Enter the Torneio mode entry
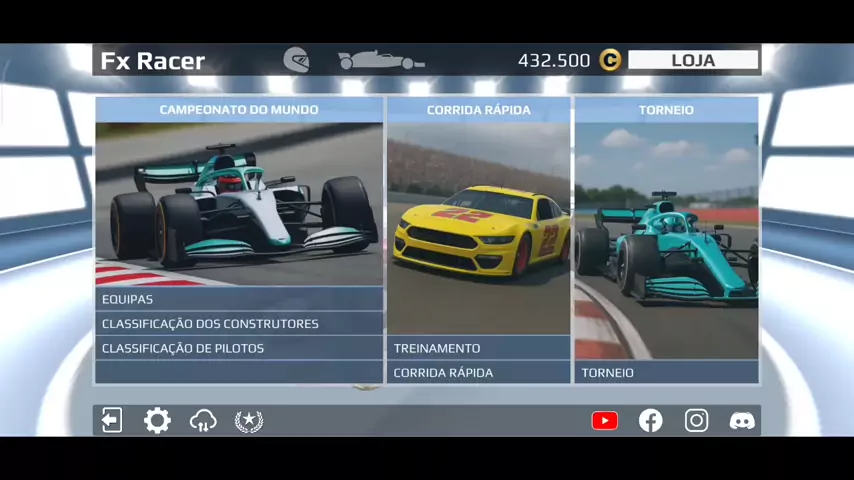This screenshot has width=854, height=480. pyautogui.click(x=666, y=373)
